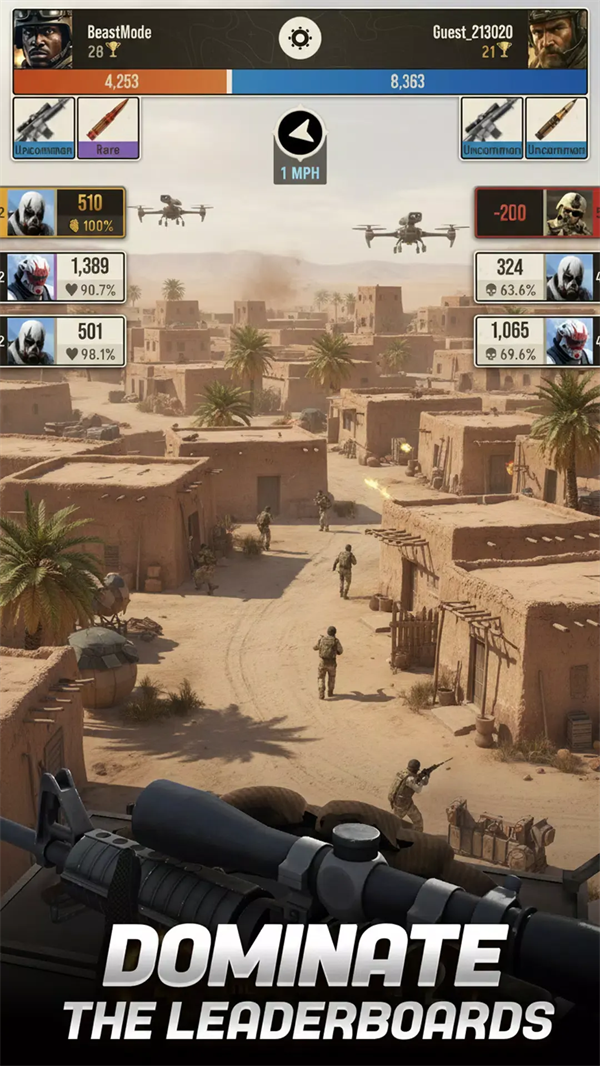Select BeastMode's Rare bullet slot
This screenshot has width=600, height=1066.
[x=108, y=128]
